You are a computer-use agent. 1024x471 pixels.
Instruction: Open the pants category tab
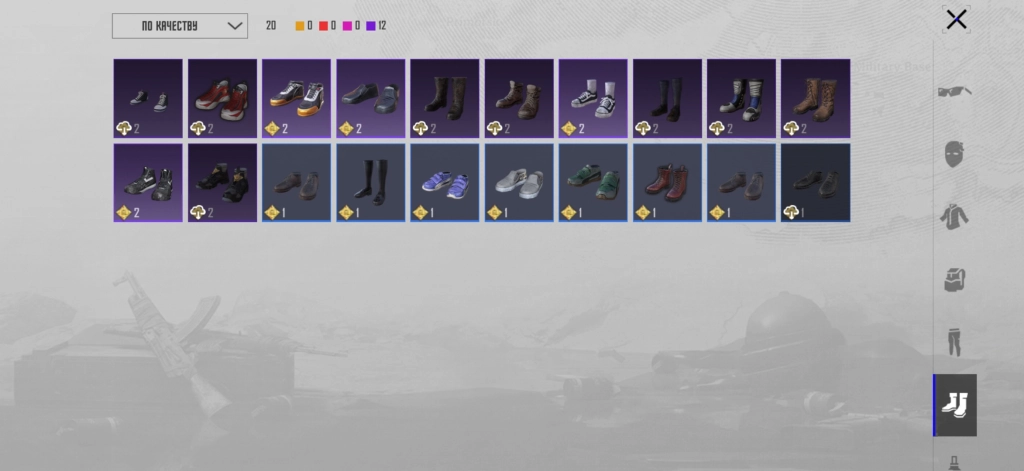(x=955, y=341)
